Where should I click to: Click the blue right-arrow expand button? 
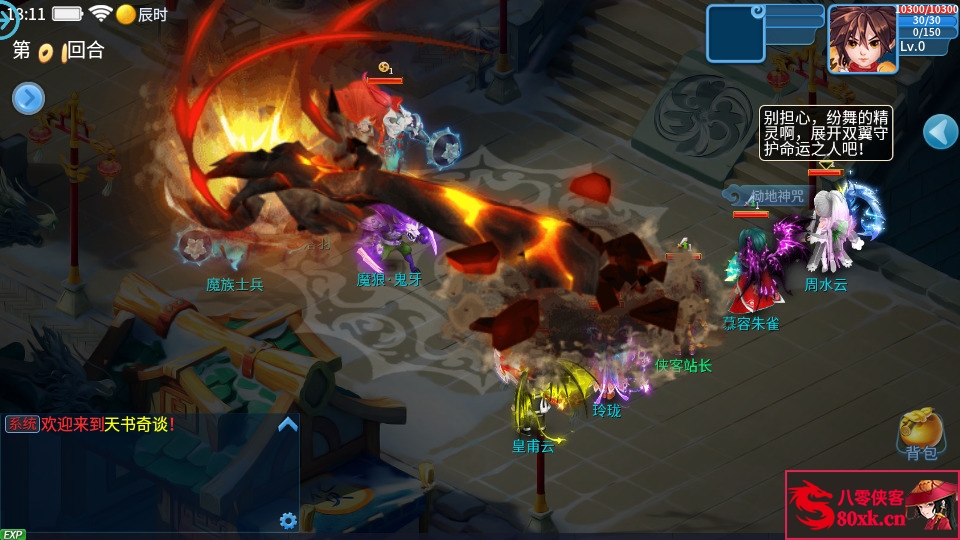point(28,98)
